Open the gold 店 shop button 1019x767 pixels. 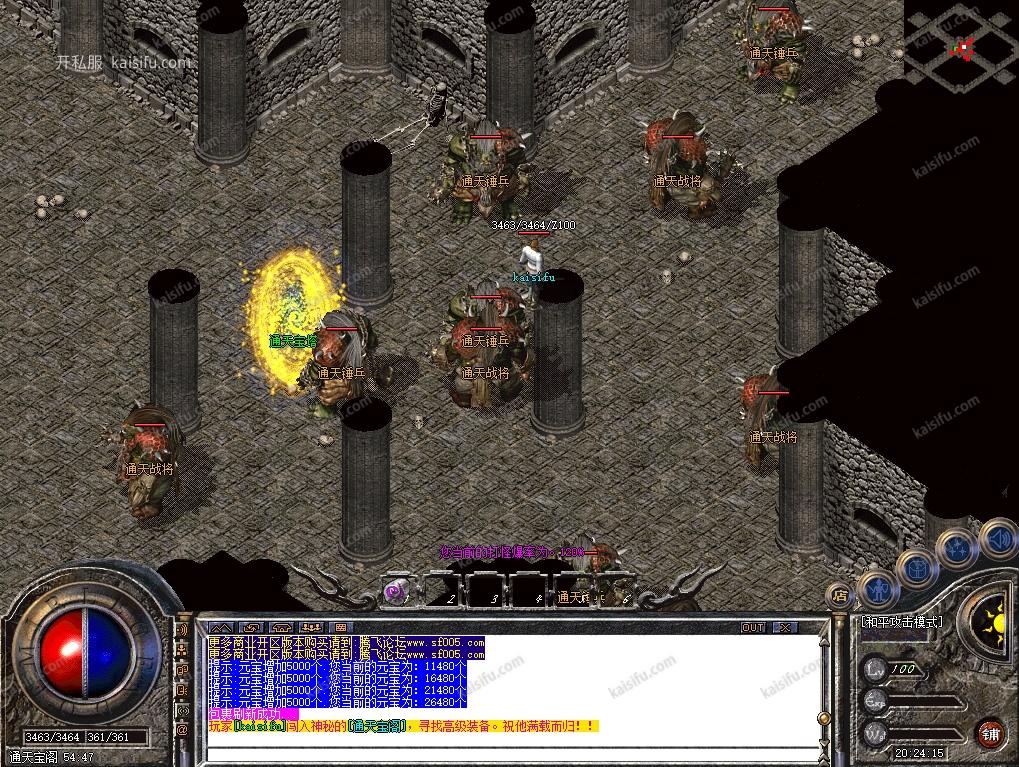[840, 596]
